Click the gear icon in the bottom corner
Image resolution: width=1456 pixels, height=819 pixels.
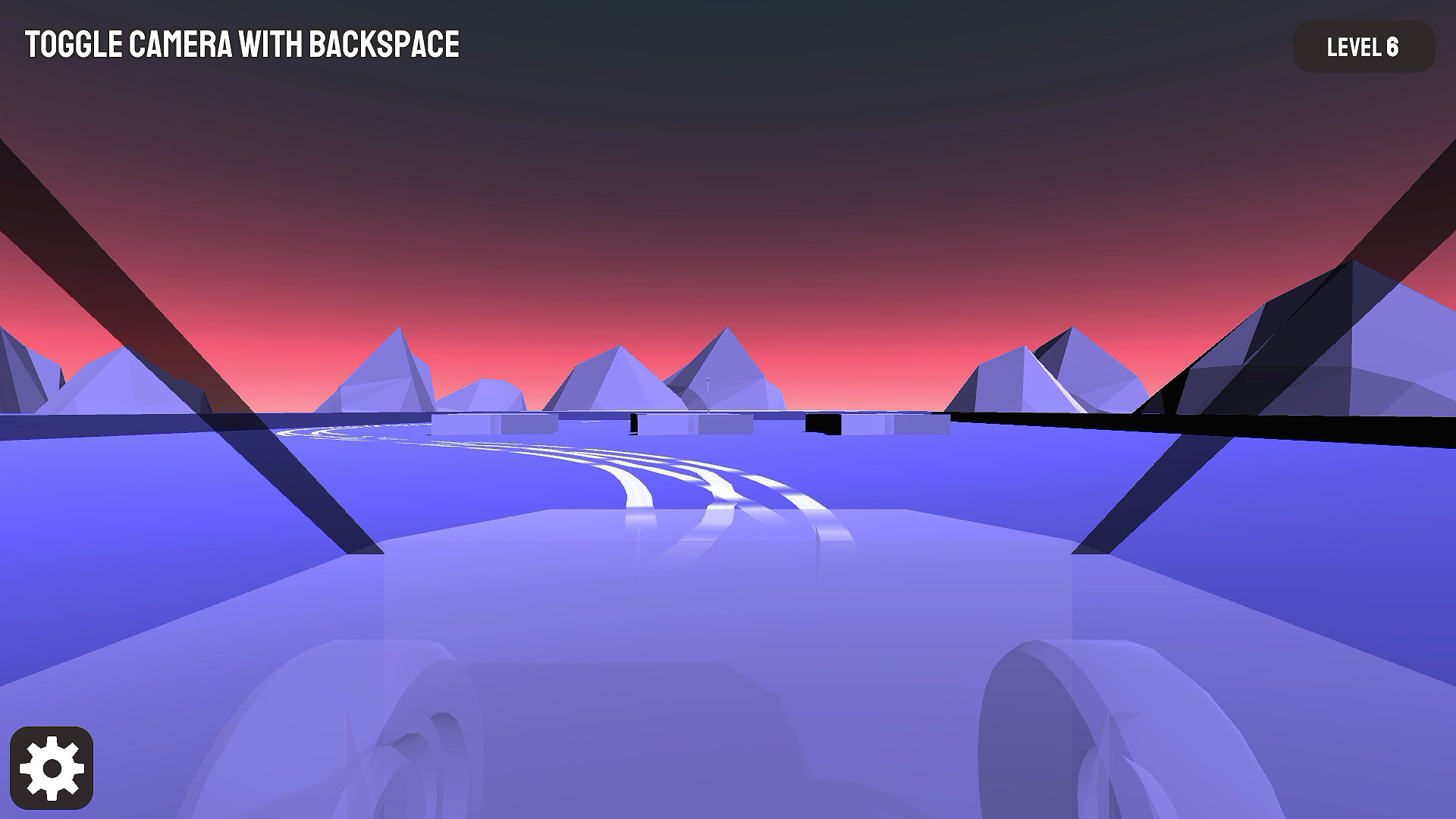point(53,766)
